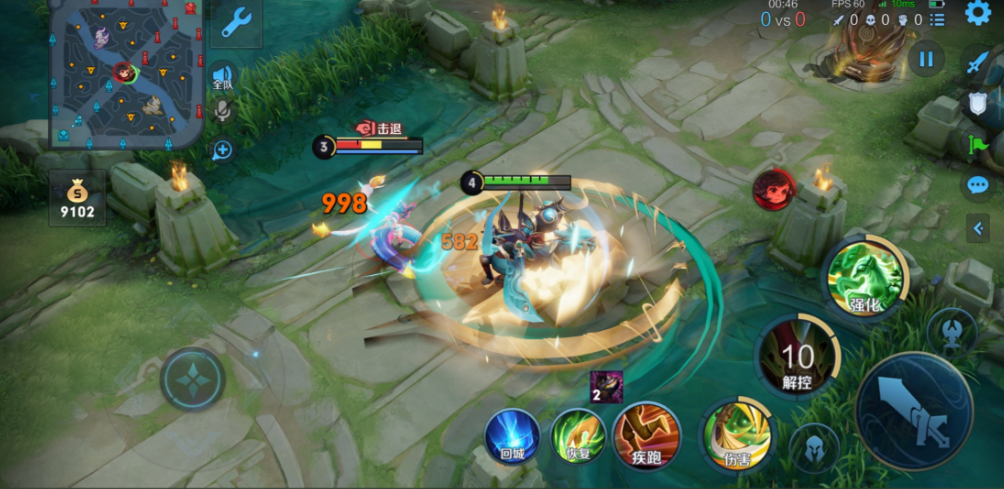
Task: Activate the 恢复 restore ability
Action: click(x=578, y=436)
